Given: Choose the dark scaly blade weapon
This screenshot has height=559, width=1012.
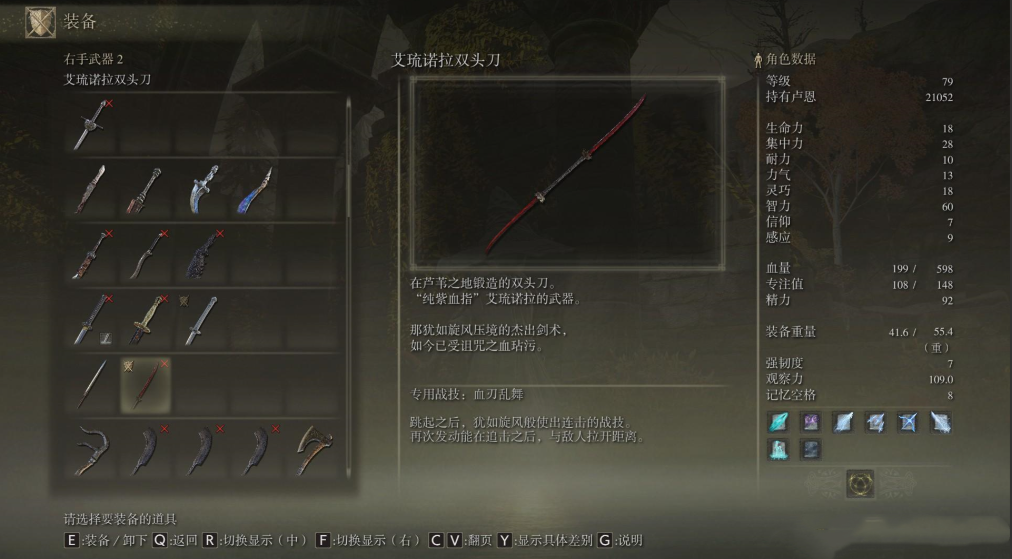Looking at the screenshot, I should [x=200, y=255].
